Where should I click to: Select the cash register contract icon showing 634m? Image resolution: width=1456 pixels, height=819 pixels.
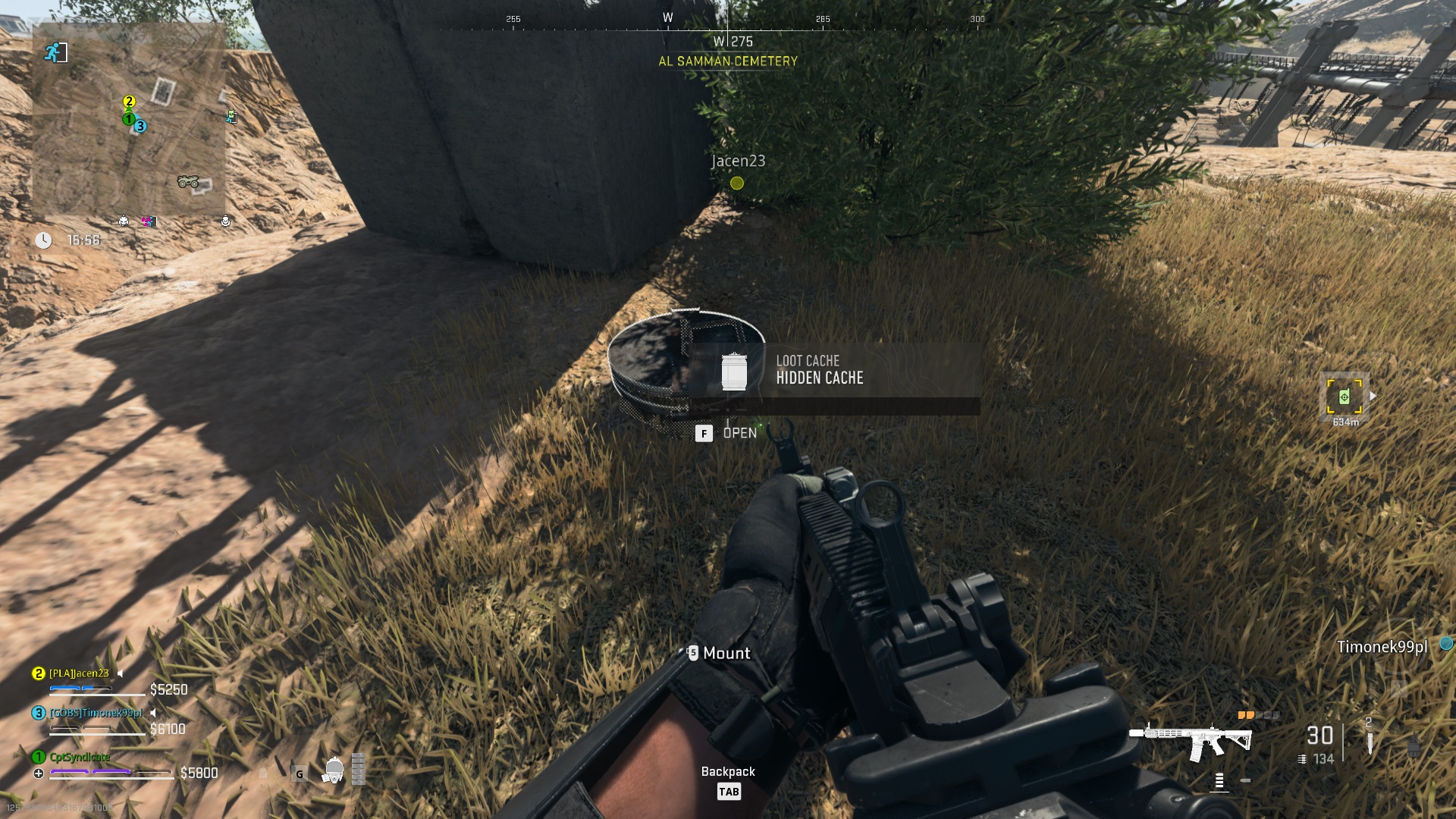(1345, 395)
